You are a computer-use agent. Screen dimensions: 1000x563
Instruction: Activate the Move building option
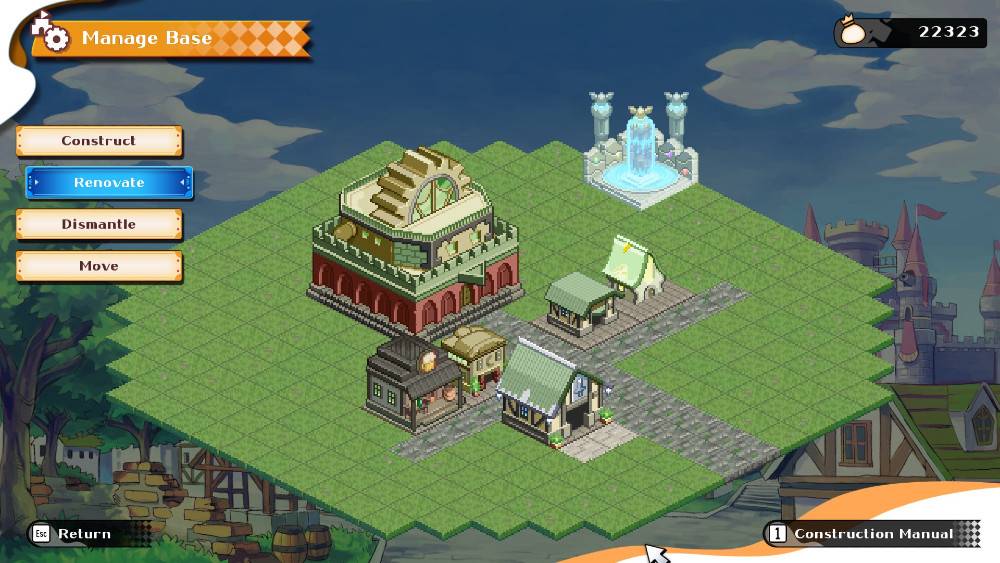click(x=99, y=266)
